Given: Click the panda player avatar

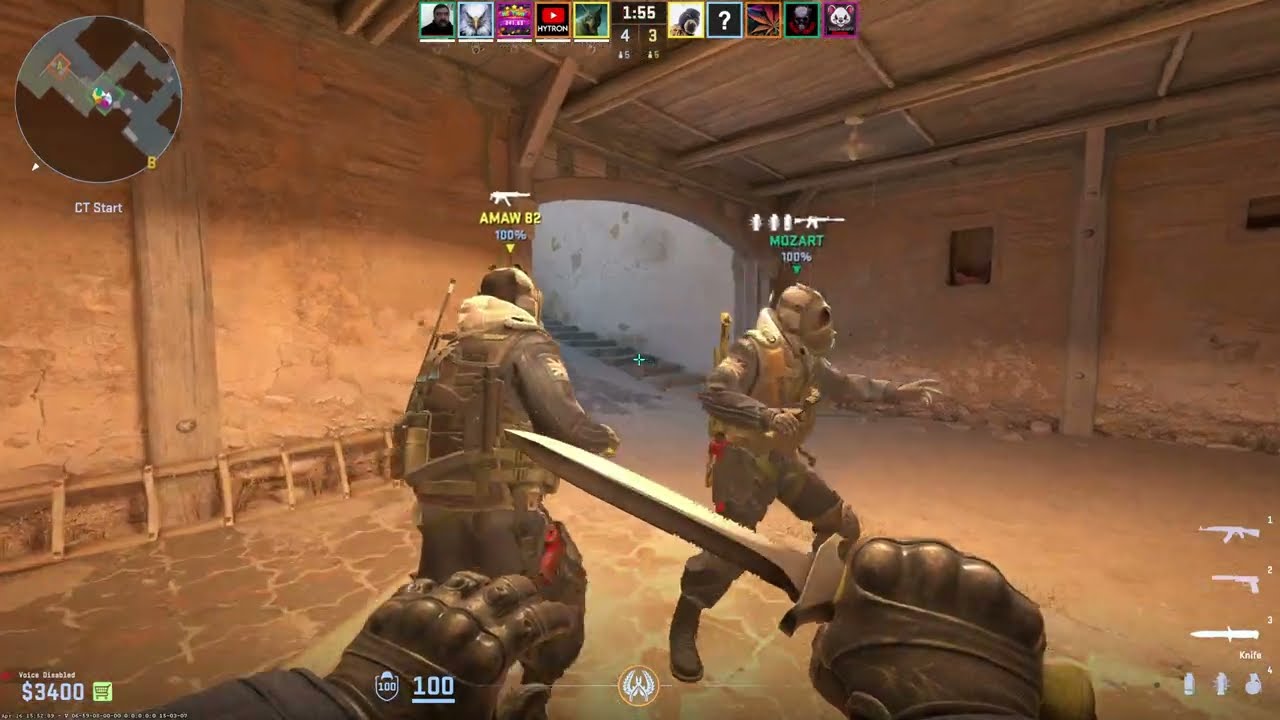Looking at the screenshot, I should (x=840, y=20).
